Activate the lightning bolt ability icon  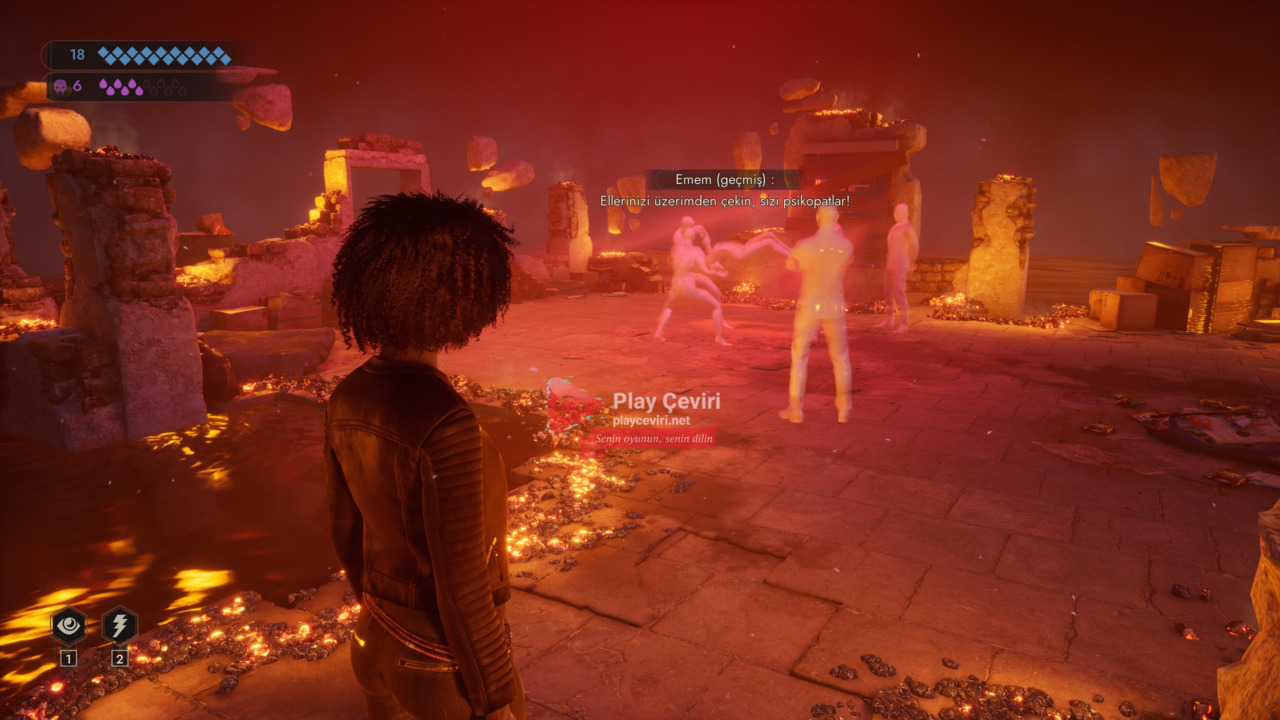[119, 626]
